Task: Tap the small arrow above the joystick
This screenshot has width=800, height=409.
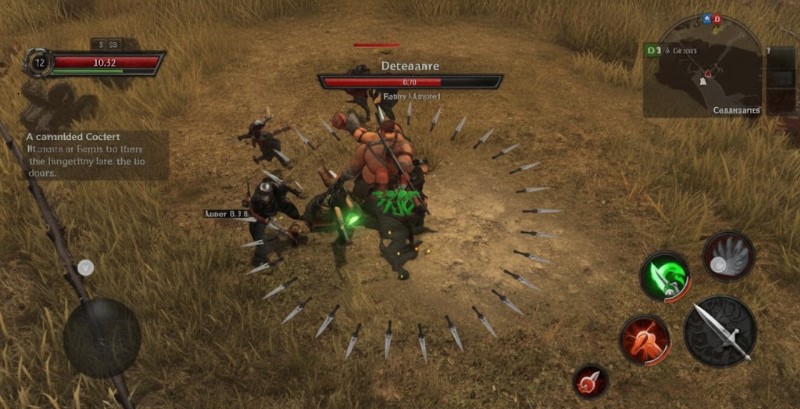Action: coord(86,267)
